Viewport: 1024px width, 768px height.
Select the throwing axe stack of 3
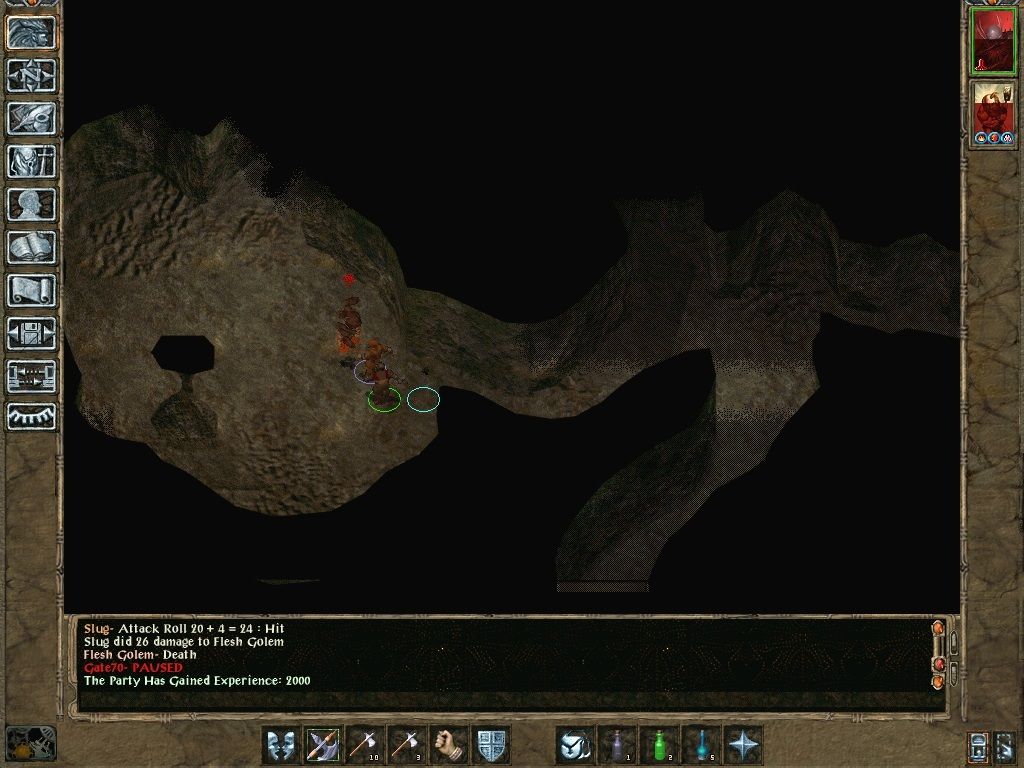(x=407, y=745)
